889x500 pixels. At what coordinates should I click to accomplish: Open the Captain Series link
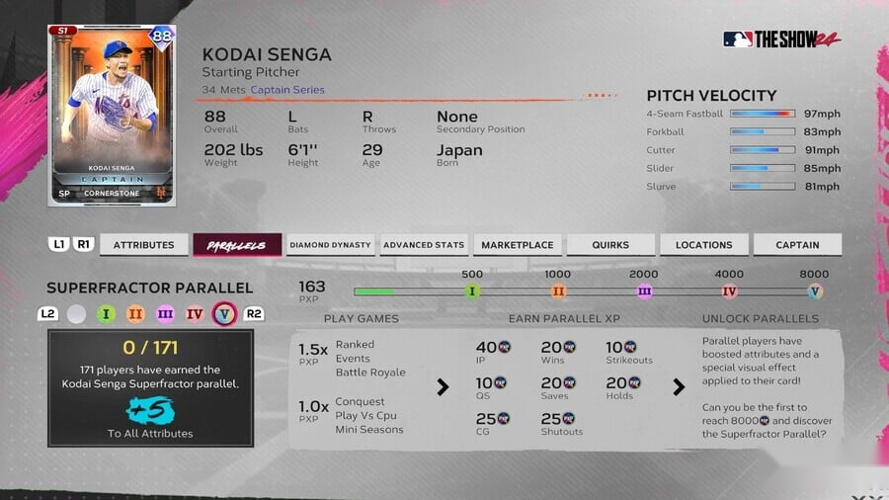click(287, 90)
